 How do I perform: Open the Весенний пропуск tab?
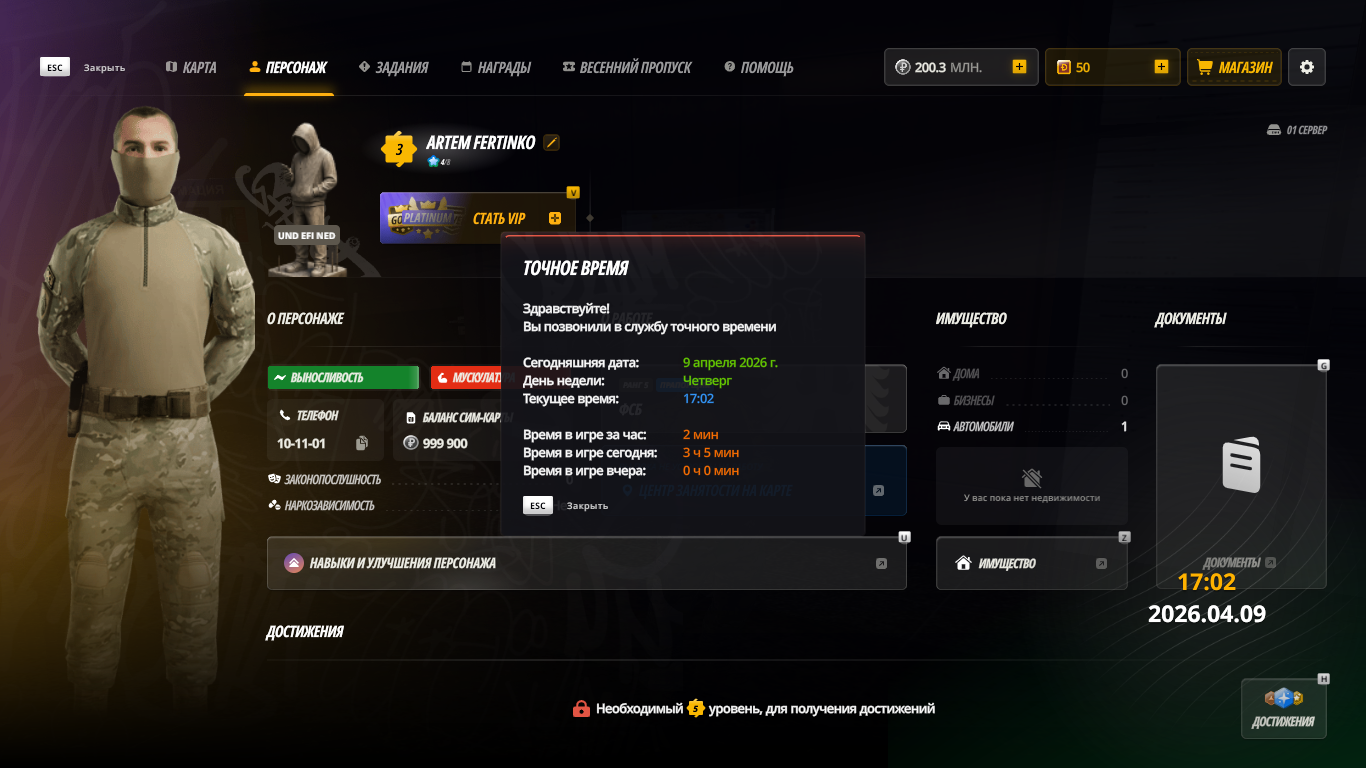click(x=627, y=68)
